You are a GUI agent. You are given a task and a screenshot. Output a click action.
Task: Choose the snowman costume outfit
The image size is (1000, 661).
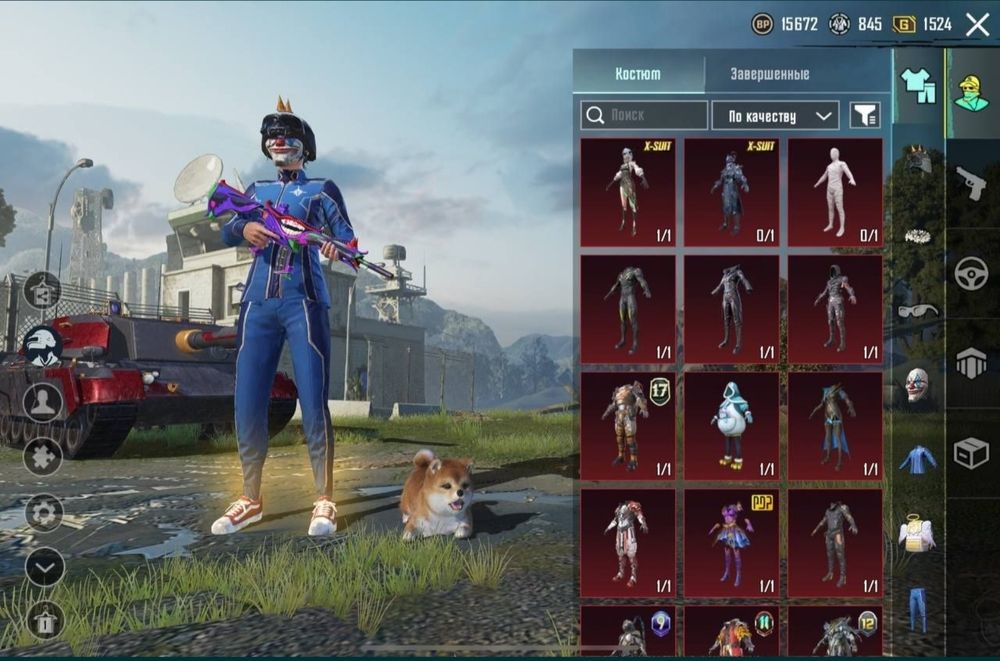tap(731, 425)
